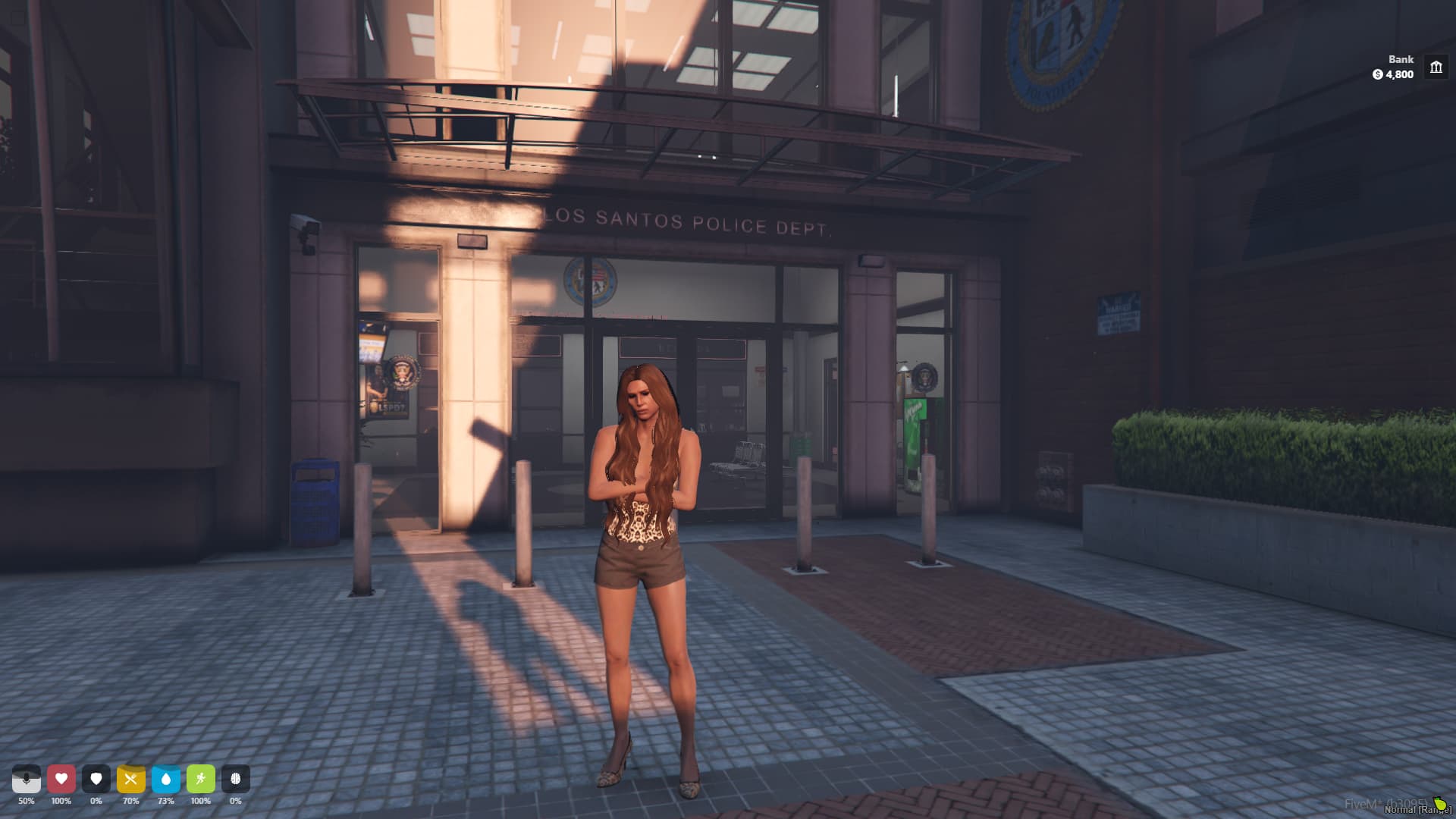This screenshot has height=819, width=1456.
Task: Click the 70% hunger progress indicator
Action: coord(131,800)
